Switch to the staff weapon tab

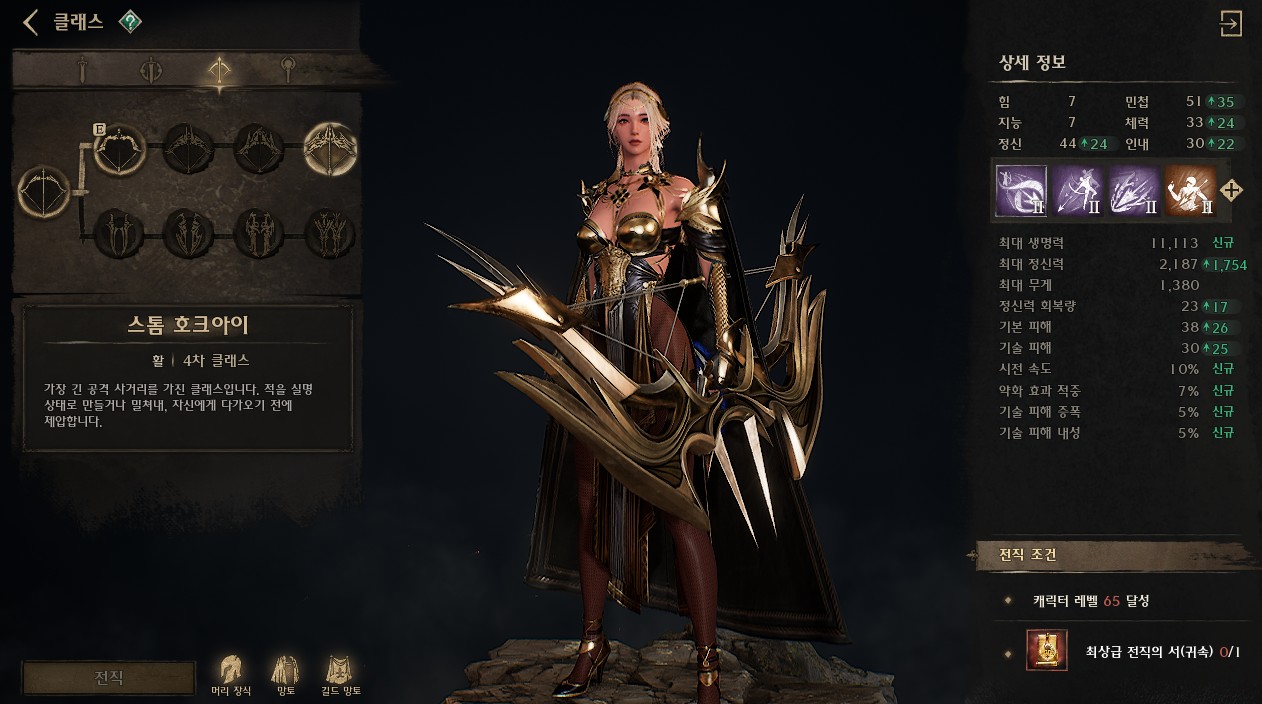[x=288, y=69]
